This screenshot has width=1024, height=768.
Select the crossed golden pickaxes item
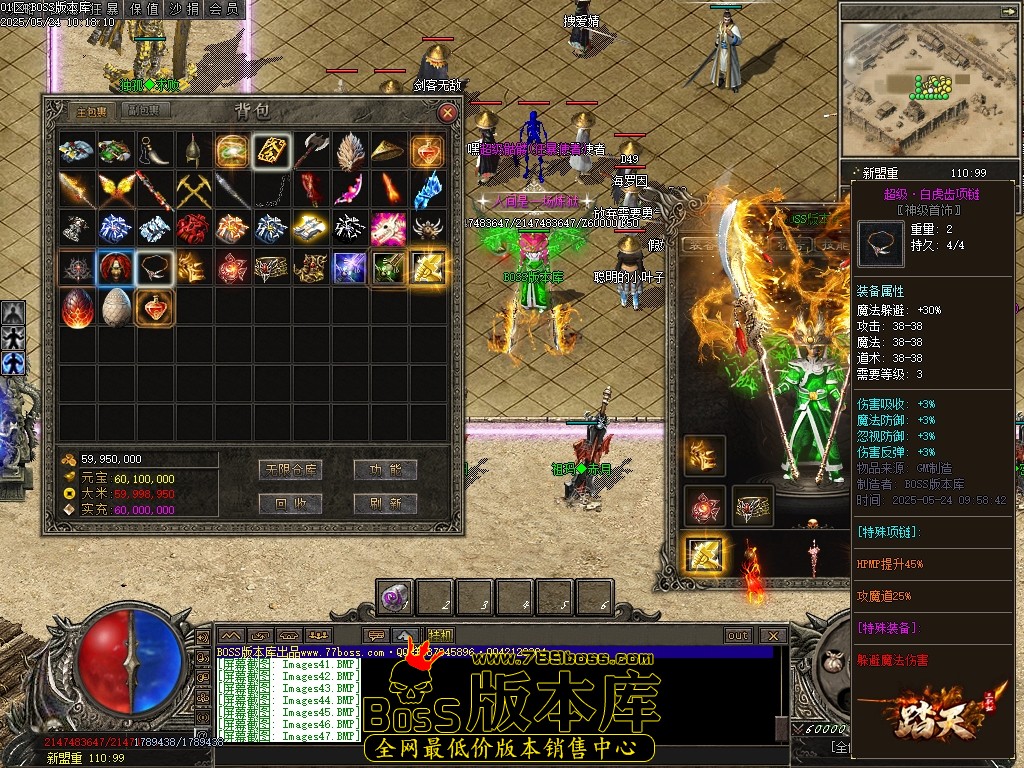(193, 189)
